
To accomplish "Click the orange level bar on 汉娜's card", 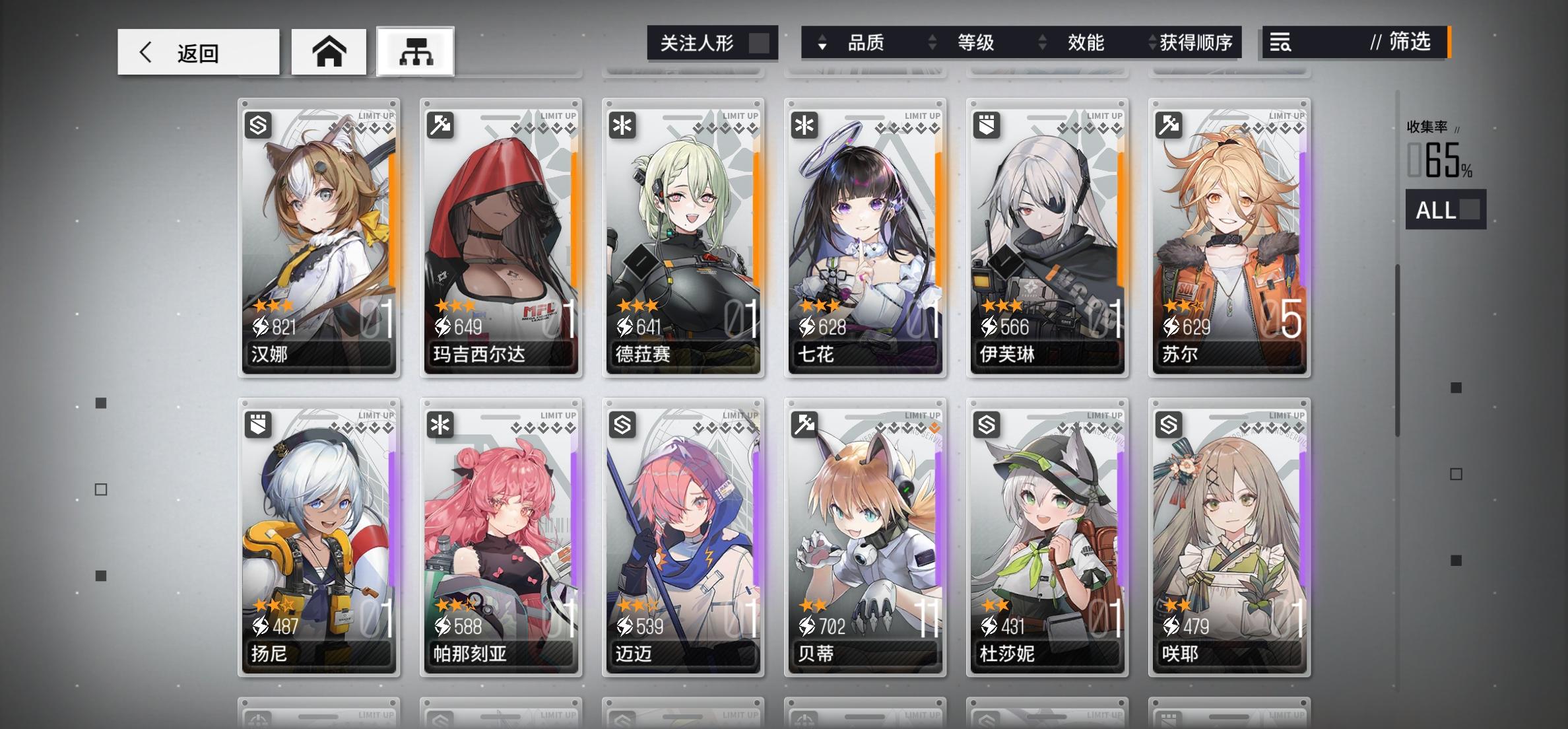I will (392, 218).
